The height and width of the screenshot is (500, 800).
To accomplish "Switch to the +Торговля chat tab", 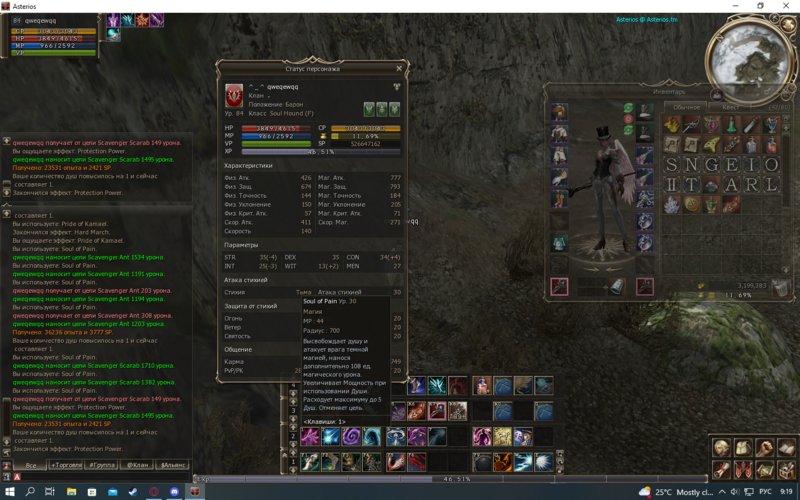I will coord(67,465).
